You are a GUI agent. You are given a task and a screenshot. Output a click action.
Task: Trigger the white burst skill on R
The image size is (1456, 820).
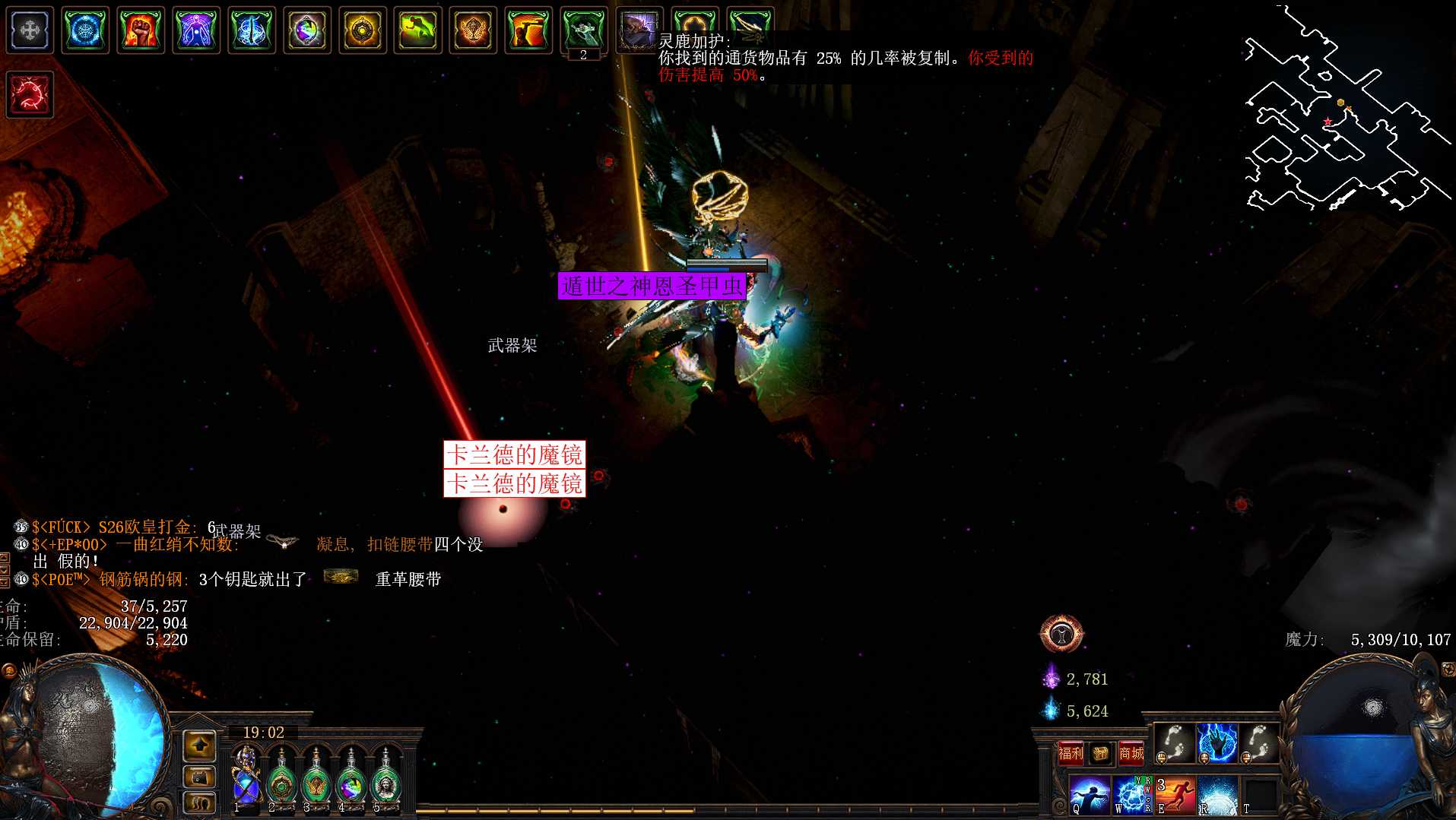[x=1218, y=795]
